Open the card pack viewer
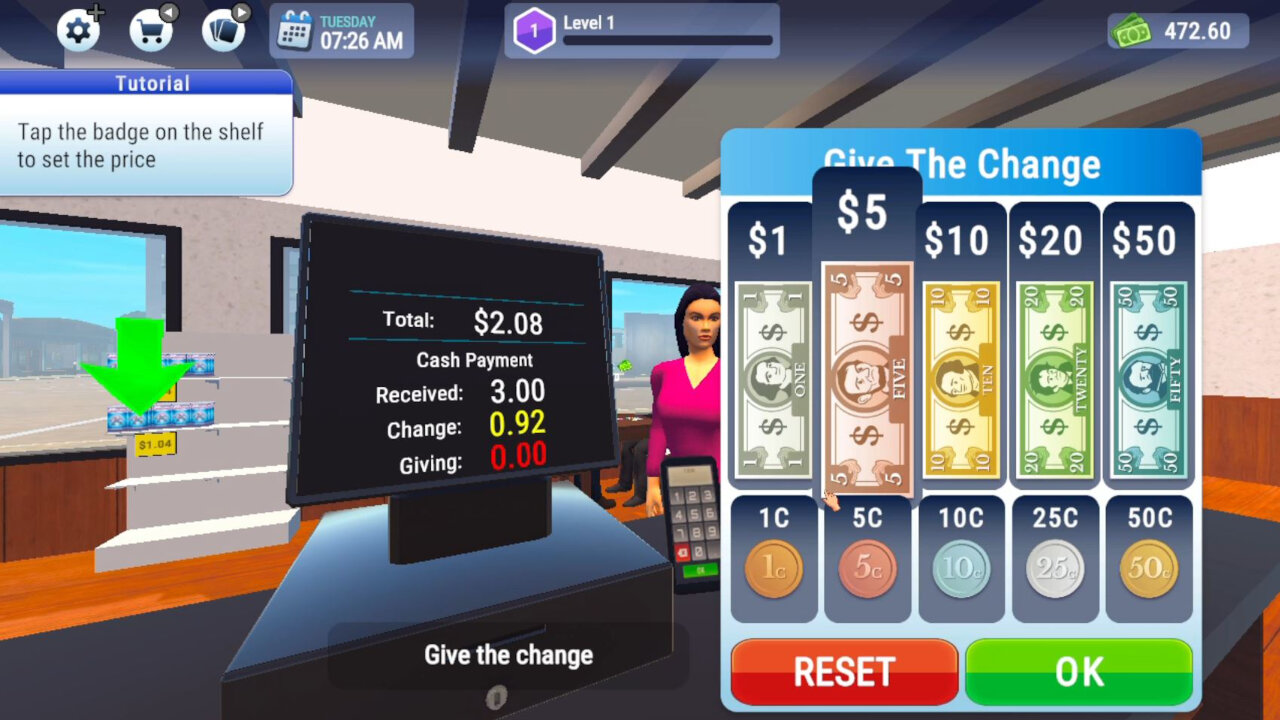1280x720 pixels. (x=222, y=30)
